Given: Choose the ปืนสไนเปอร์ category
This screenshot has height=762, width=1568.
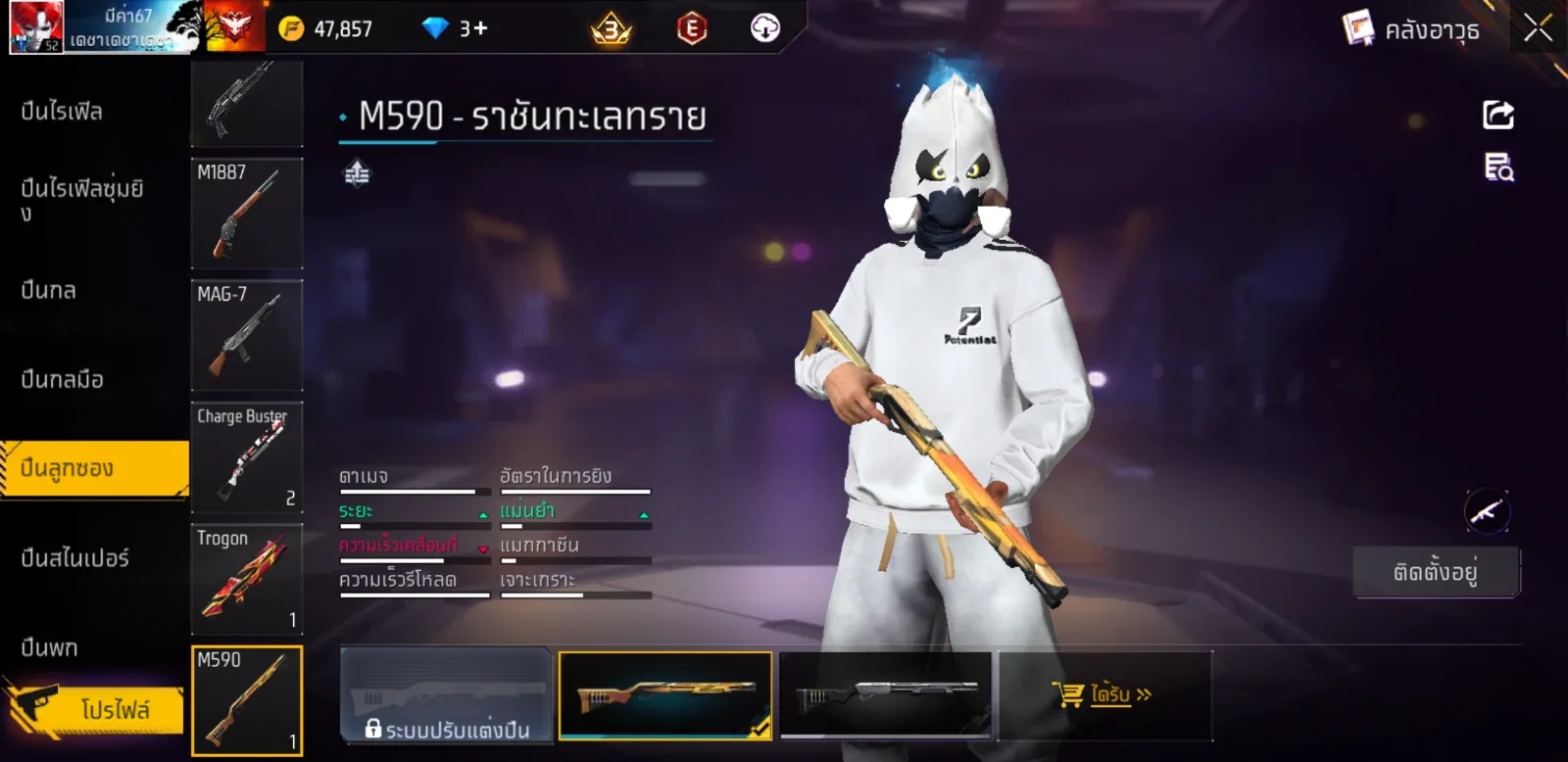Looking at the screenshot, I should pos(75,559).
